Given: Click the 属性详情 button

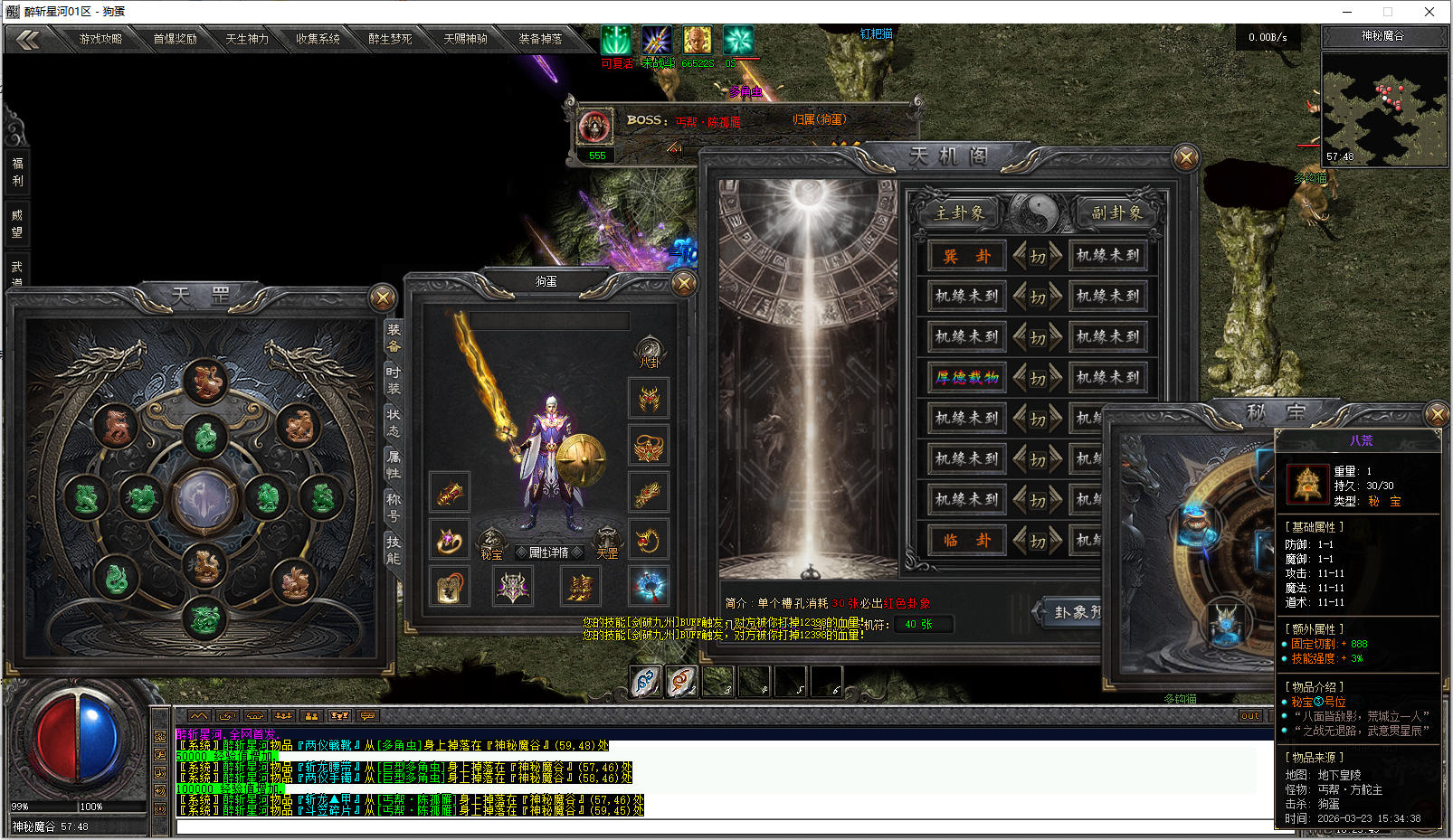Looking at the screenshot, I should [549, 552].
